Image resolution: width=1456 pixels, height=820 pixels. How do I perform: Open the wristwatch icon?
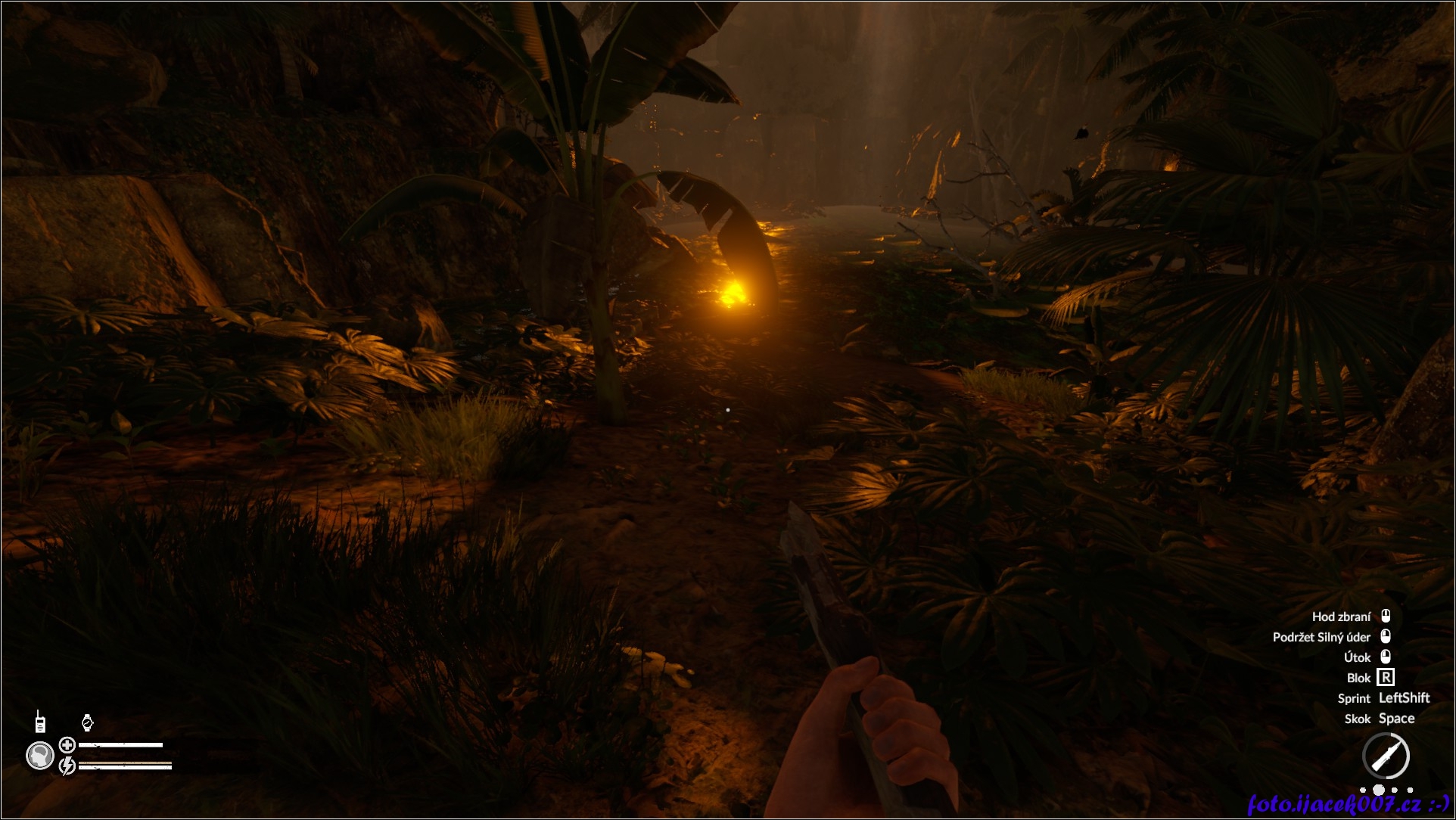tap(87, 722)
